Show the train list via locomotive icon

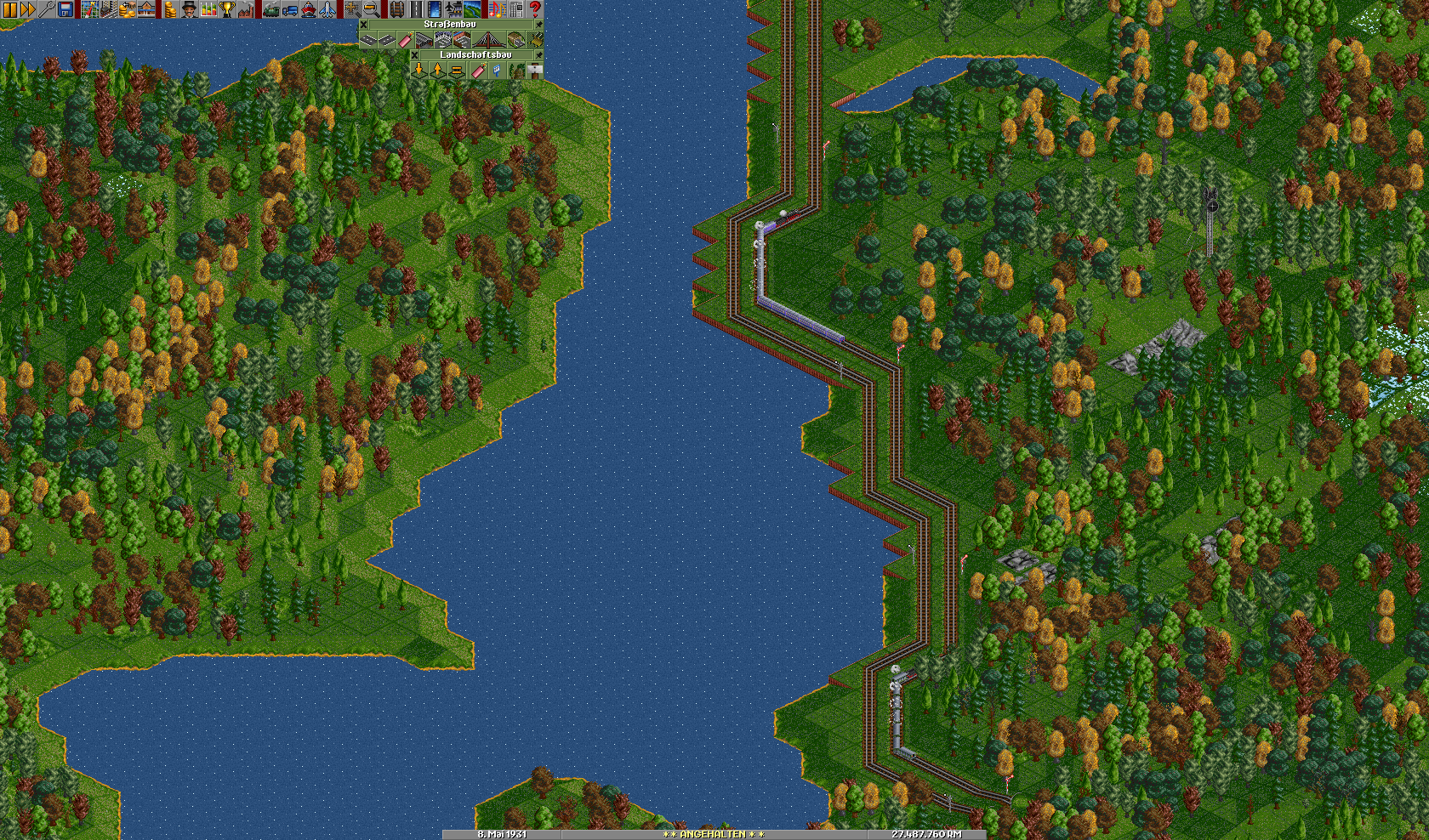(x=271, y=9)
